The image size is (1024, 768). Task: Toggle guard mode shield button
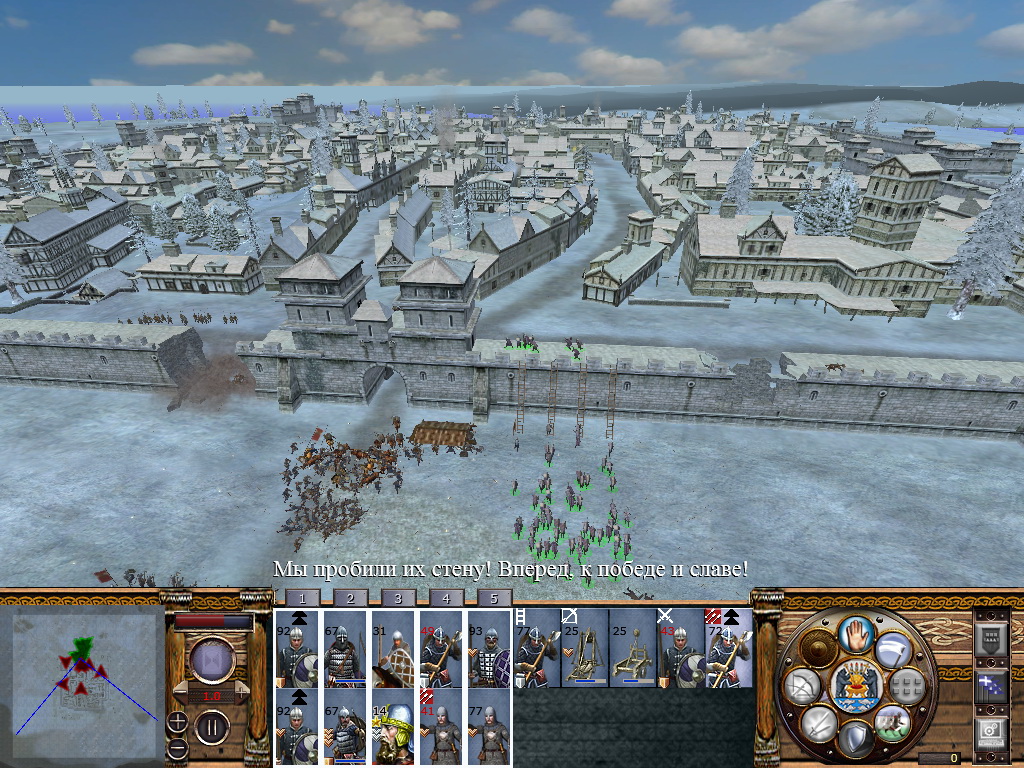(x=856, y=738)
